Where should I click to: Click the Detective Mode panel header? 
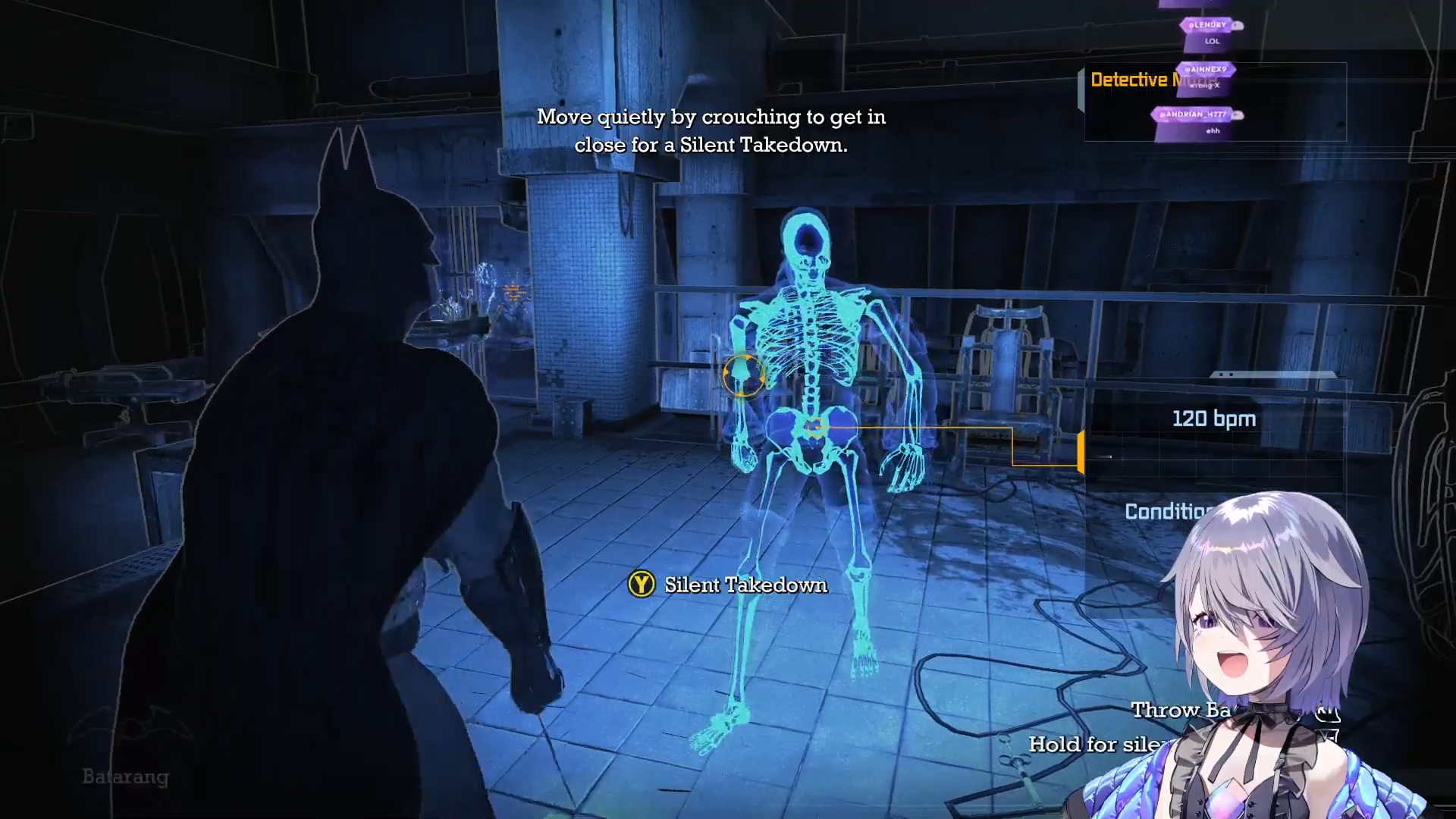[1130, 80]
